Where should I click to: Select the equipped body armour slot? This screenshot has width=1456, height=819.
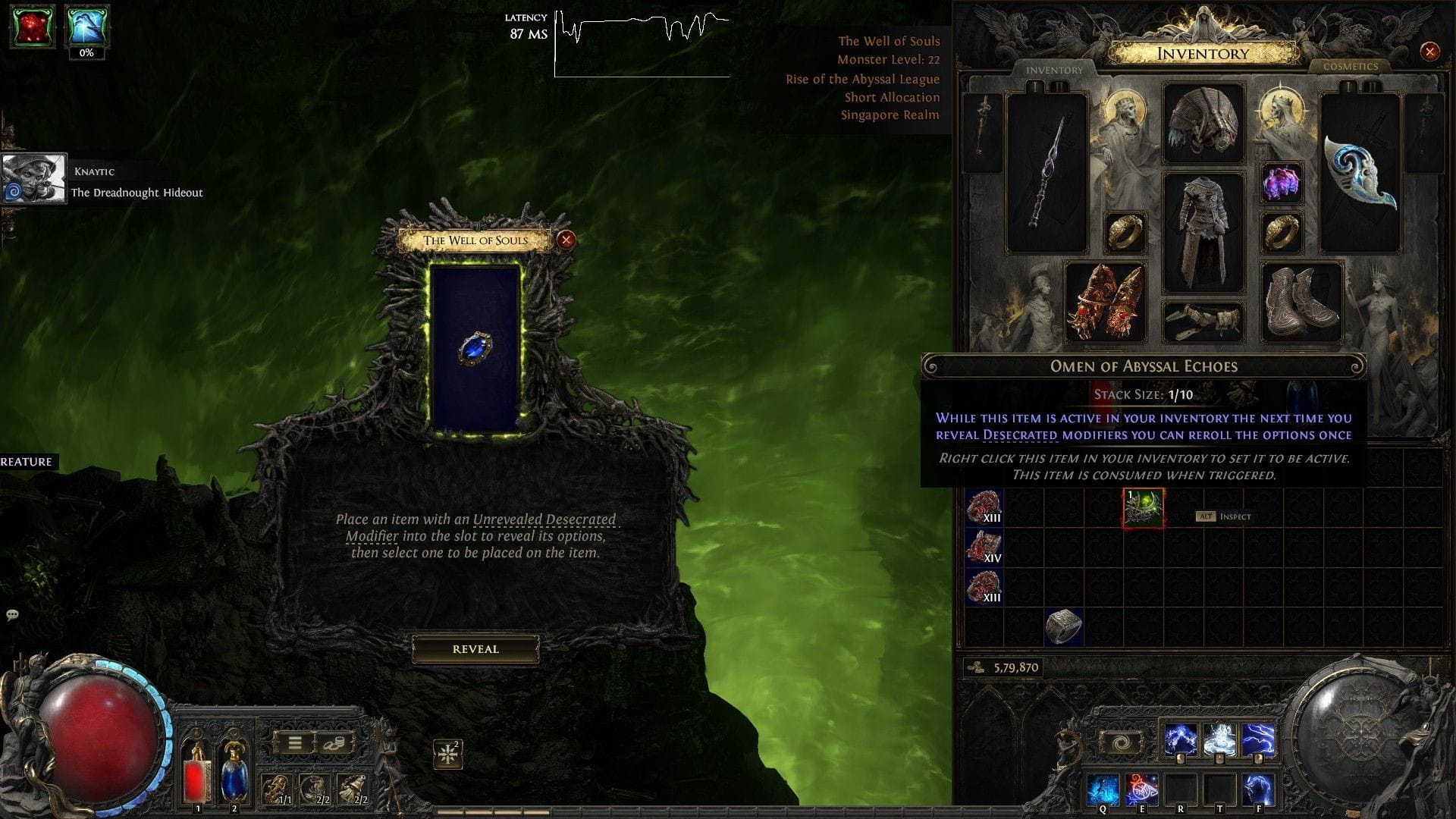pos(1203,233)
